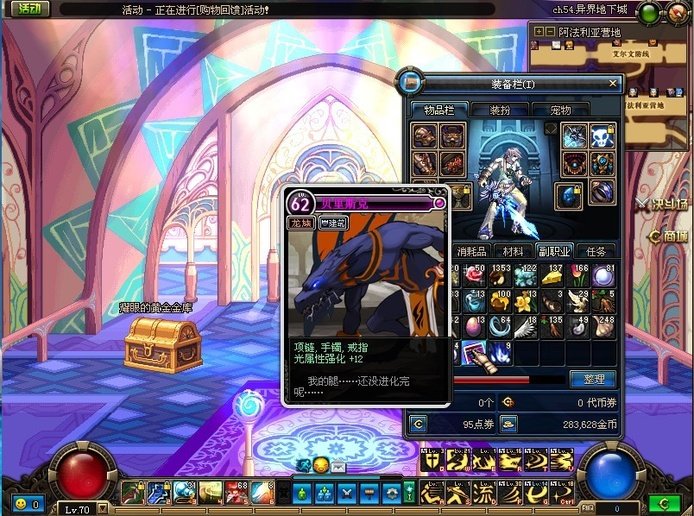Click the minimap plus zoom button
This screenshot has height=516, width=694.
tap(539, 31)
